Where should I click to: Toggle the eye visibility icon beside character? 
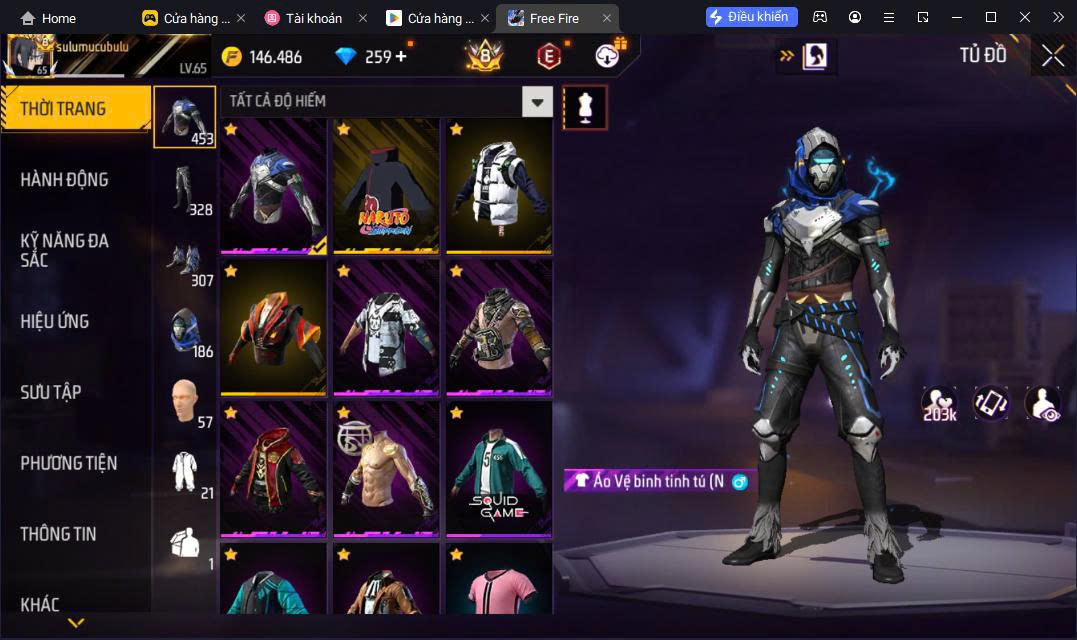[x=1043, y=403]
